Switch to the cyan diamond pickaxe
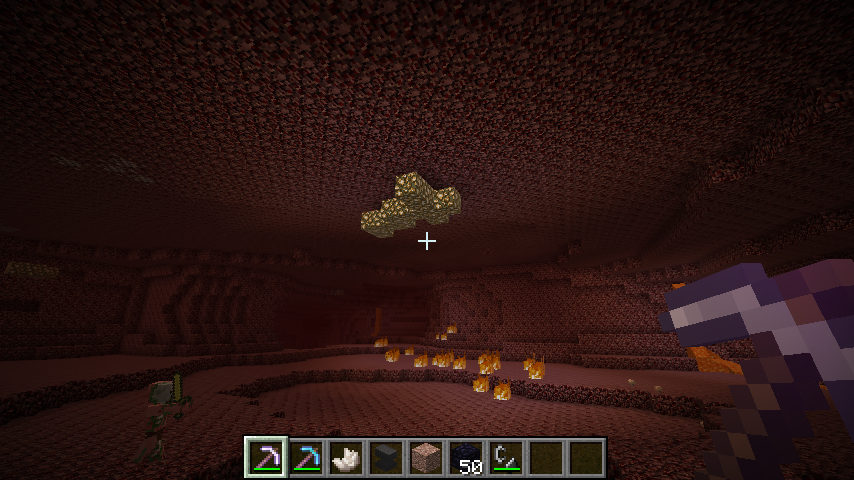This screenshot has width=854, height=480. click(306, 457)
